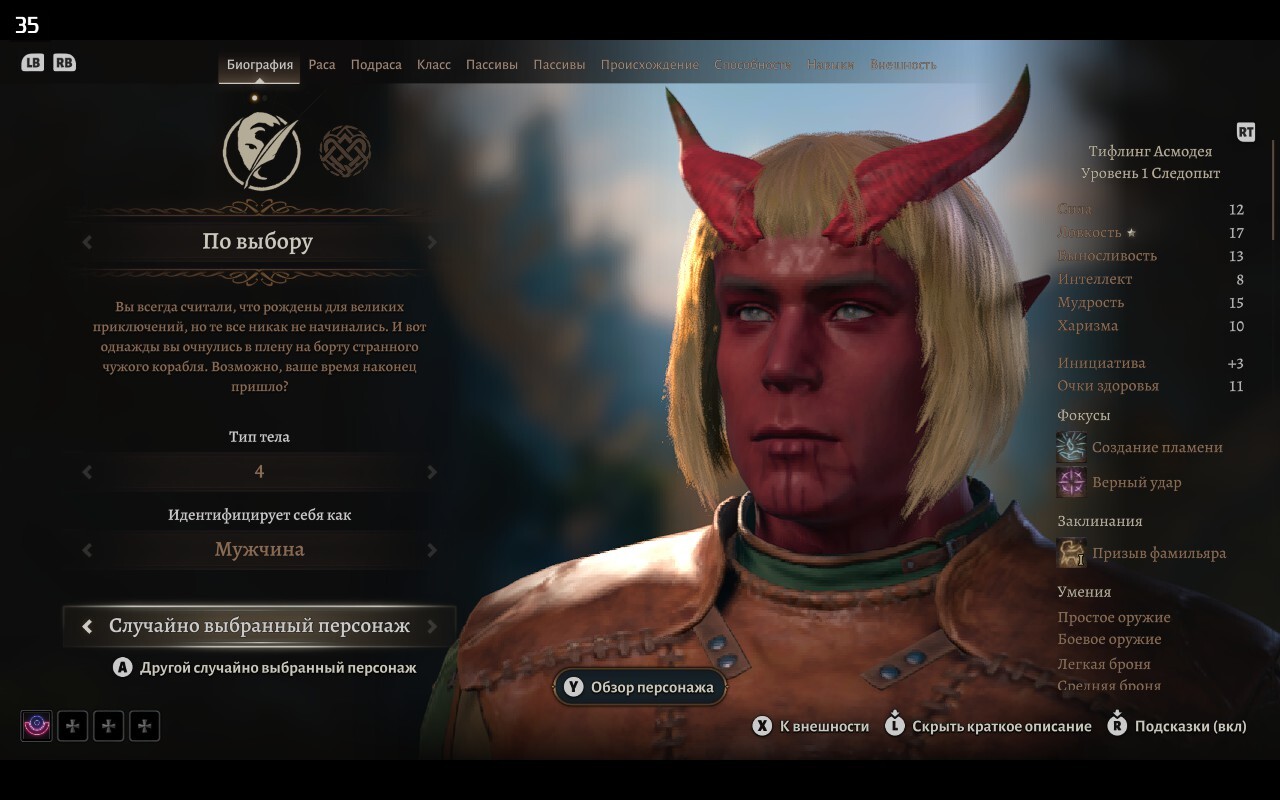Viewport: 1280px width, 800px height.
Task: Switch to the Навыки tab
Action: [830, 65]
